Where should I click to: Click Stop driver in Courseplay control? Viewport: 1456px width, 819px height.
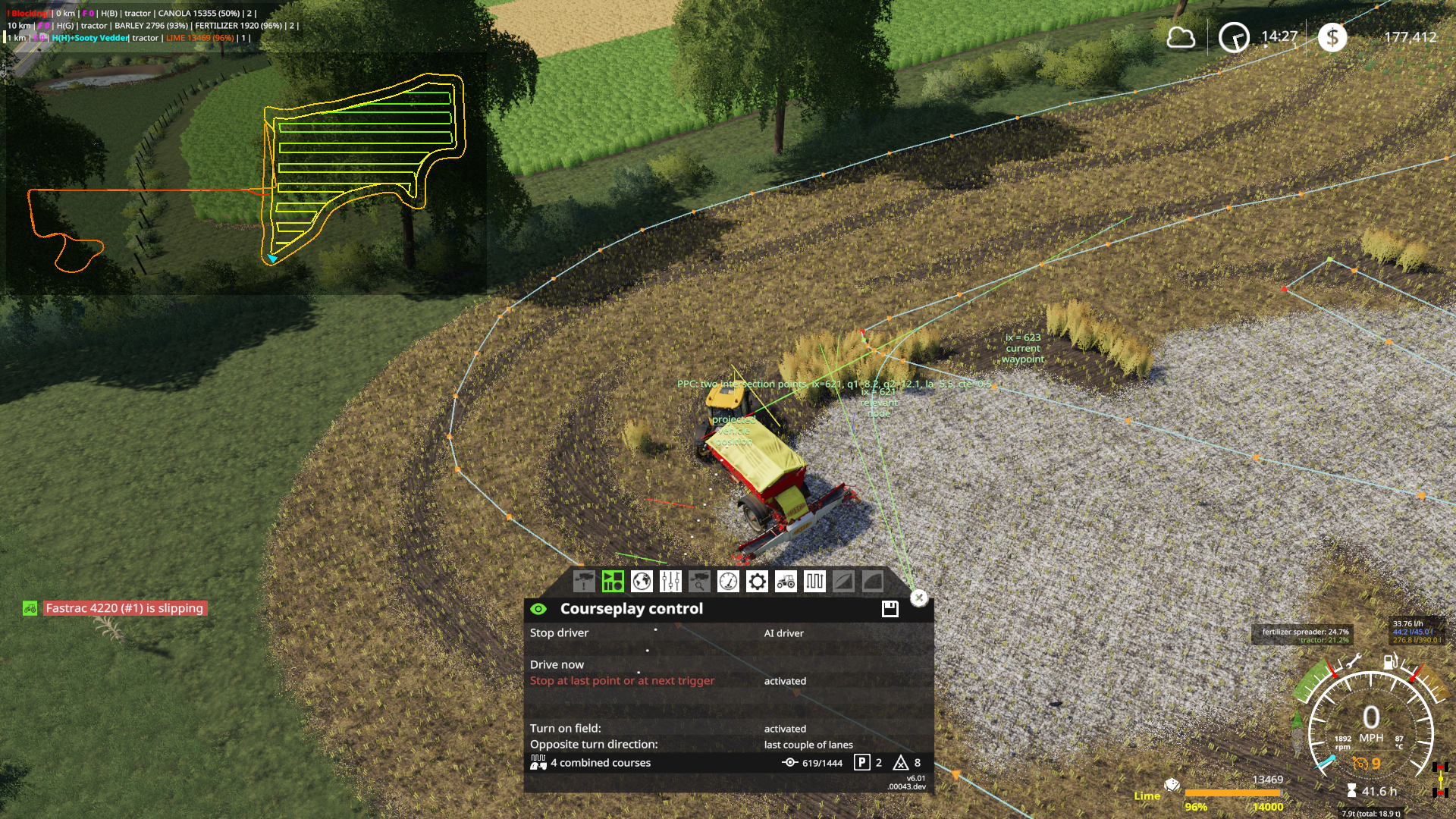coord(560,633)
